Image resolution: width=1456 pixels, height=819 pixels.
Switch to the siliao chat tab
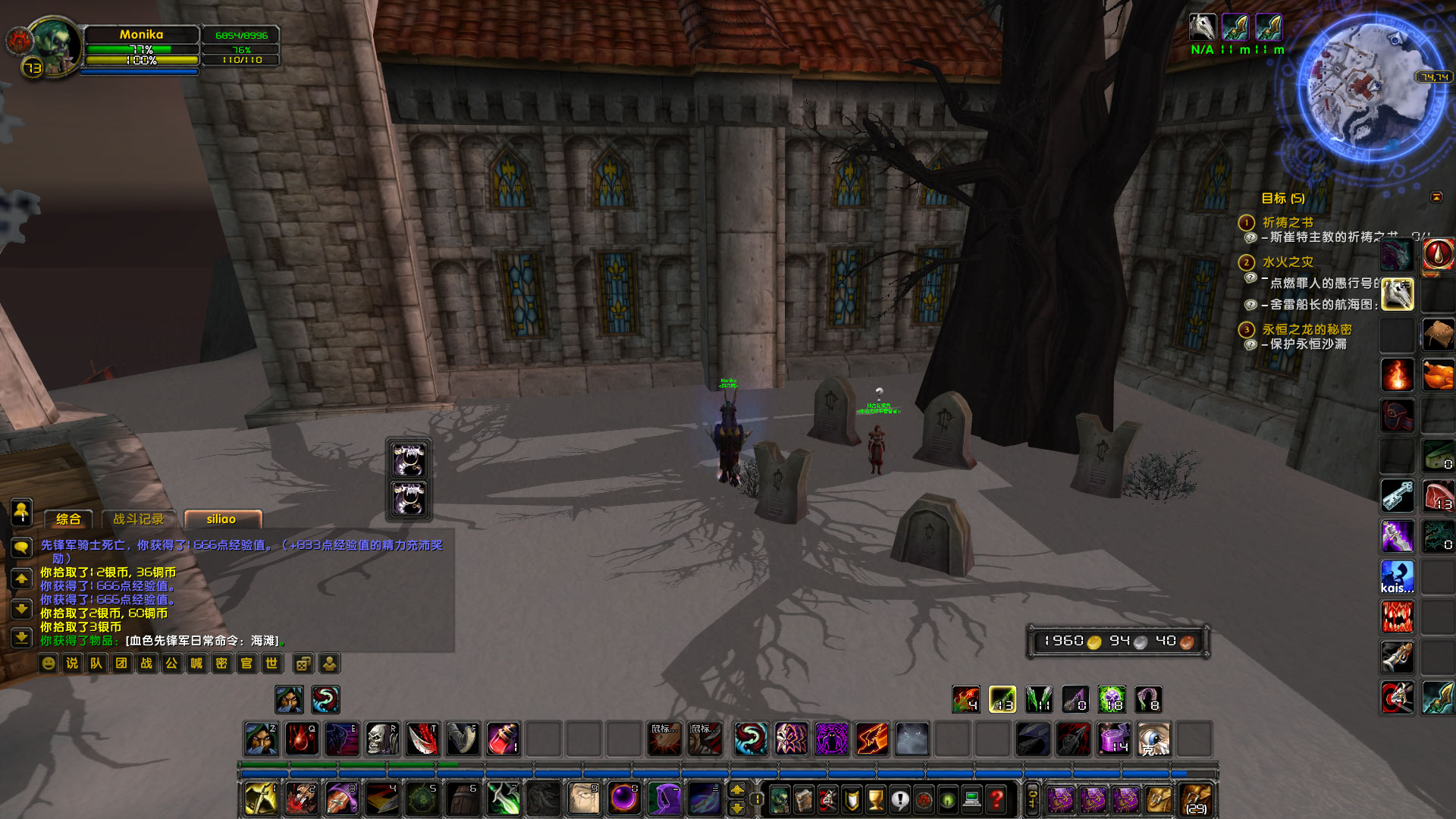tap(222, 519)
